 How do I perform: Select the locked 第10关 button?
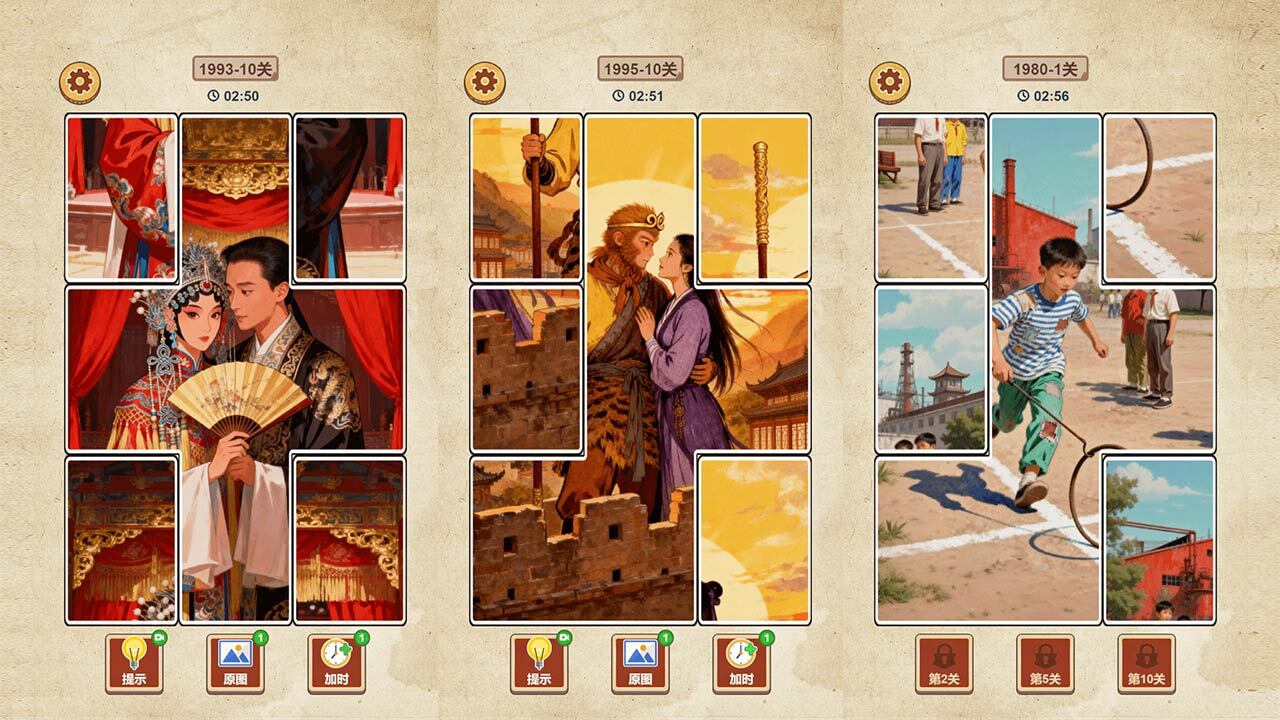(1146, 663)
